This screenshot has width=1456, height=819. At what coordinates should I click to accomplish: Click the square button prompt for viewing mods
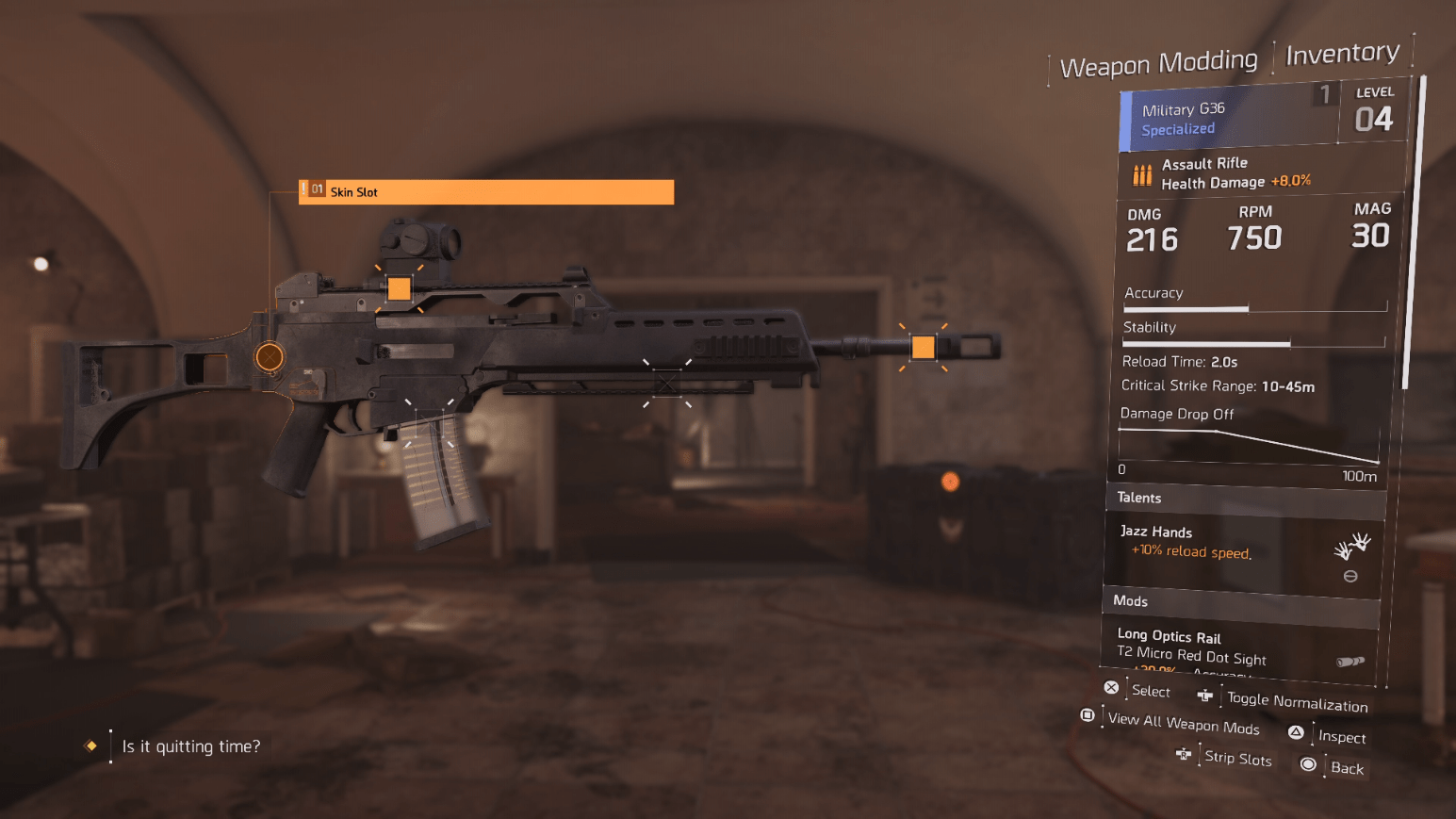(1086, 716)
